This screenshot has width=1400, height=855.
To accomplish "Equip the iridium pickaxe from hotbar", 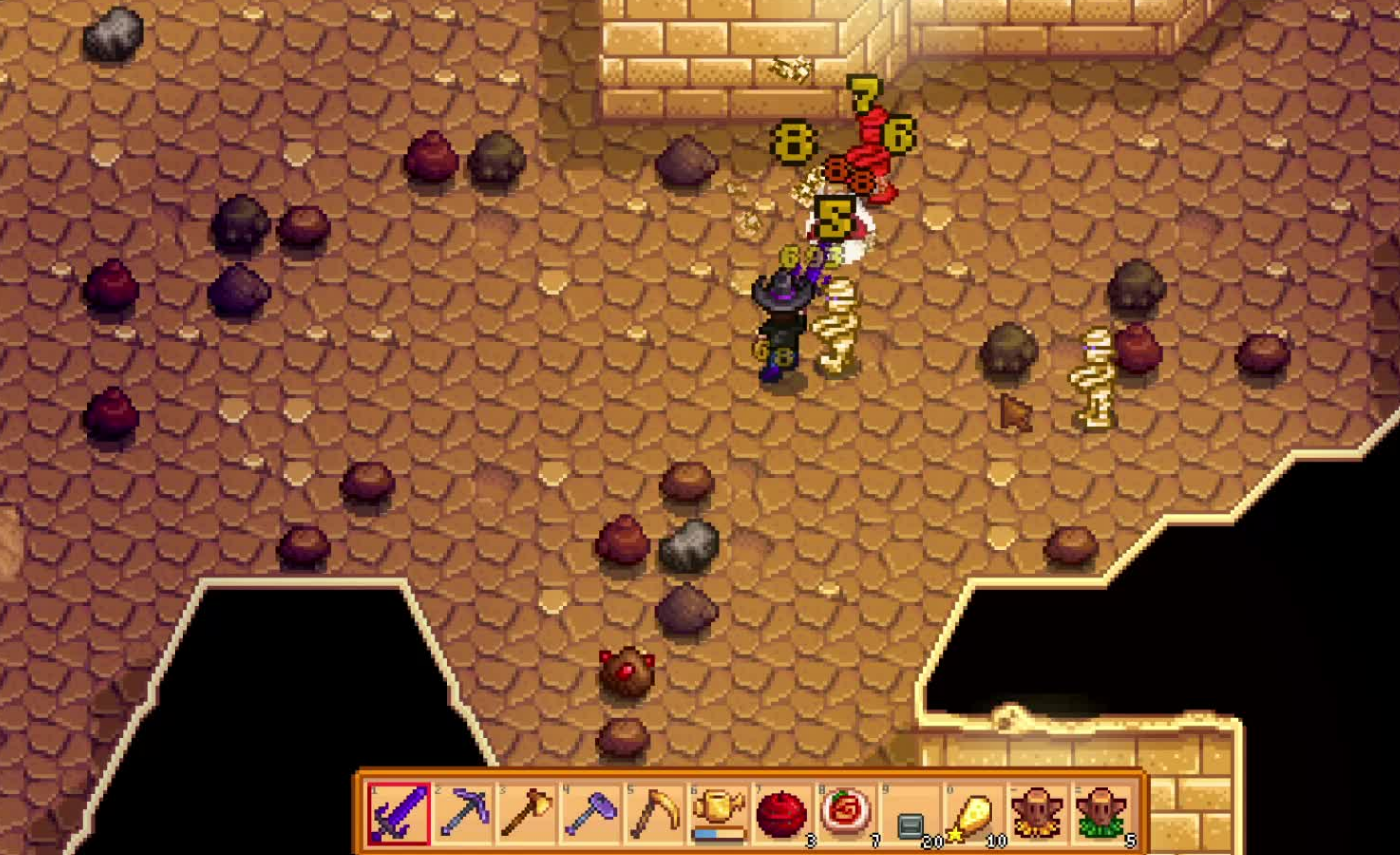I will pos(463,812).
